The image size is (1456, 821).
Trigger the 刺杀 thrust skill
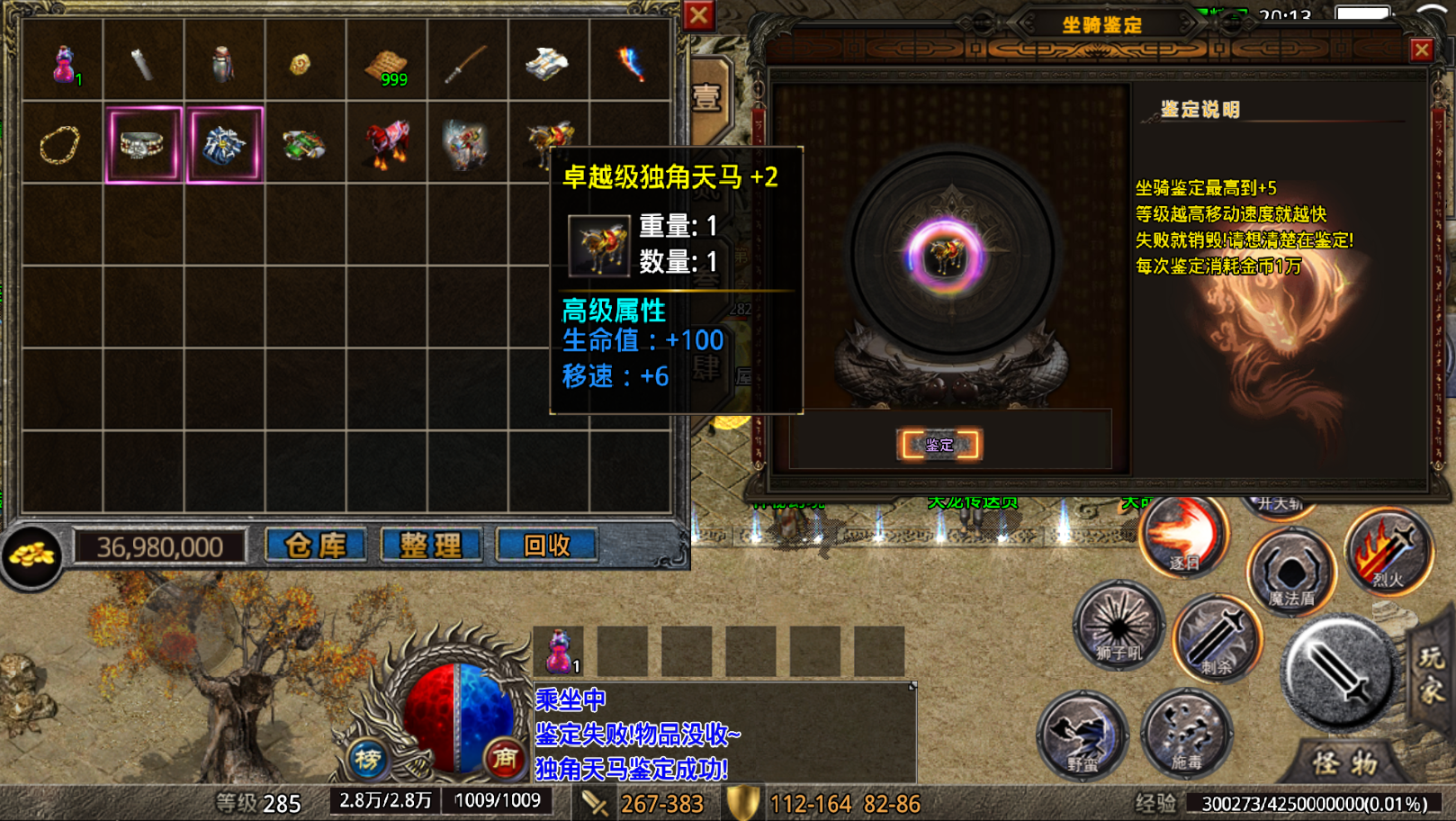(1217, 639)
